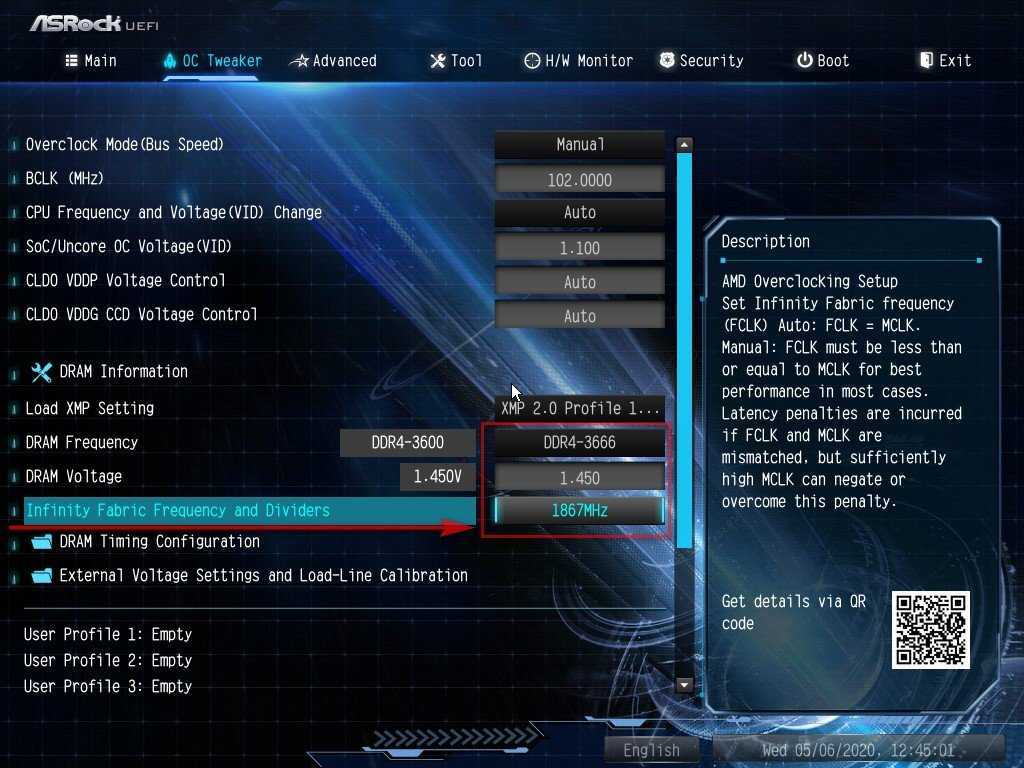Edit the DRAM Voltage 1.450 field
Screen dimensions: 1024x768
580,478
